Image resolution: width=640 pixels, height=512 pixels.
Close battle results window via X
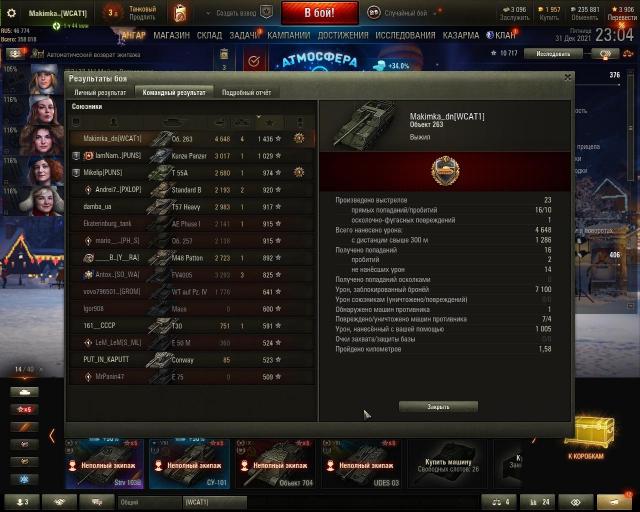tap(567, 77)
